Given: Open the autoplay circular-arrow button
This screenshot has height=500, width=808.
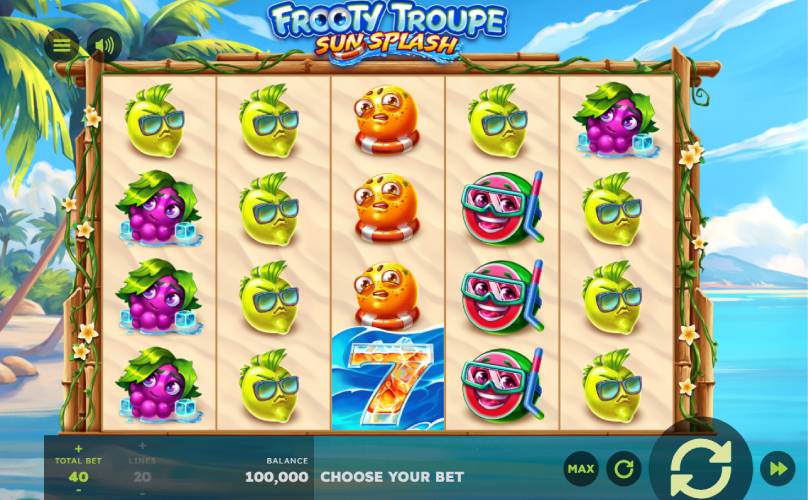Looking at the screenshot, I should pyautogui.click(x=623, y=467).
